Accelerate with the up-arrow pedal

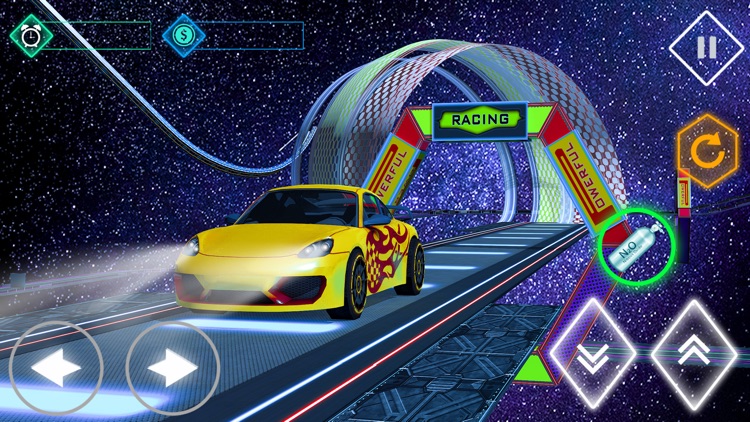694,354
